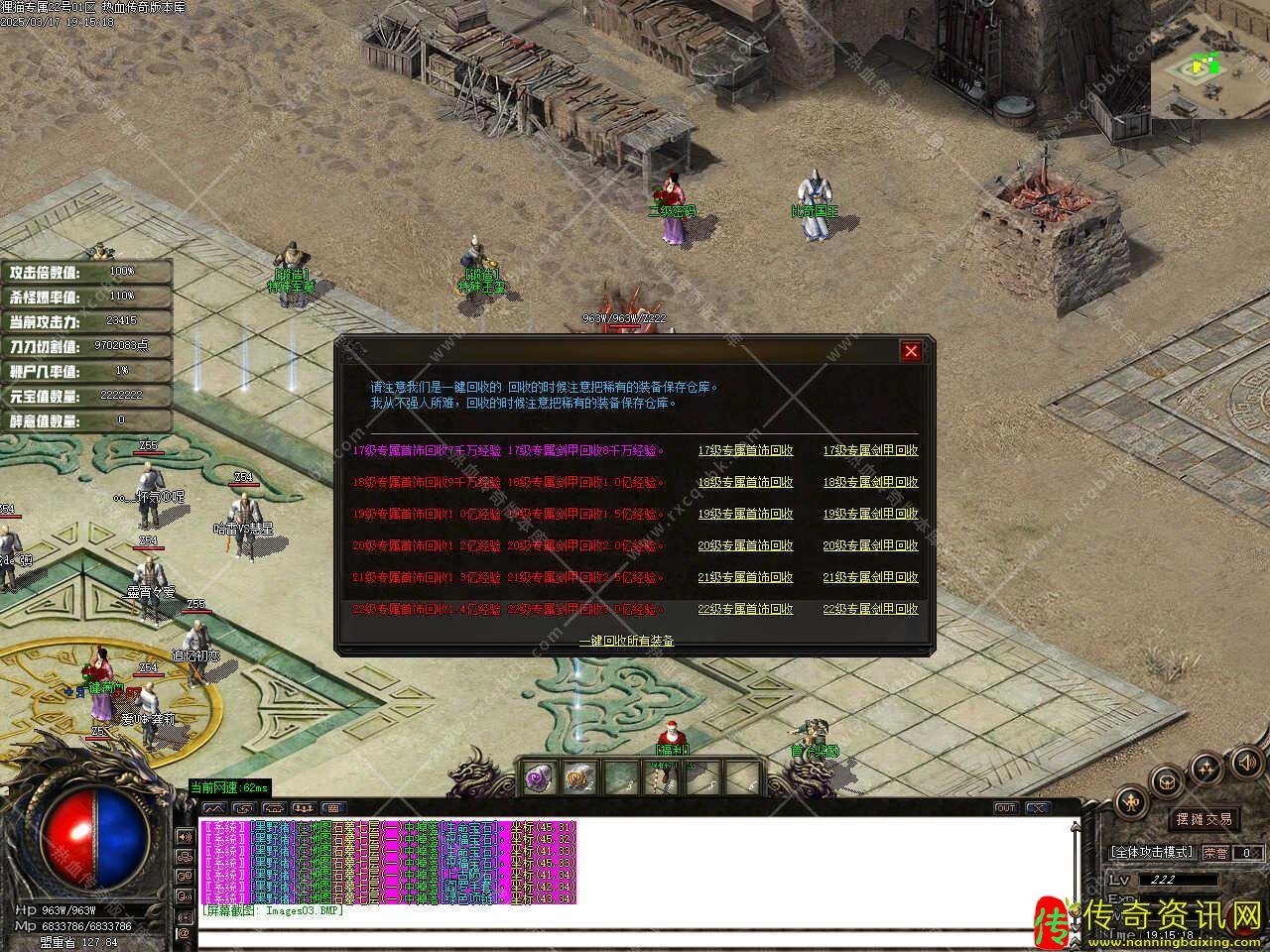Image resolution: width=1270 pixels, height=952 pixels.
Task: Open the 摆摊交易 stall trade button
Action: click(1204, 819)
